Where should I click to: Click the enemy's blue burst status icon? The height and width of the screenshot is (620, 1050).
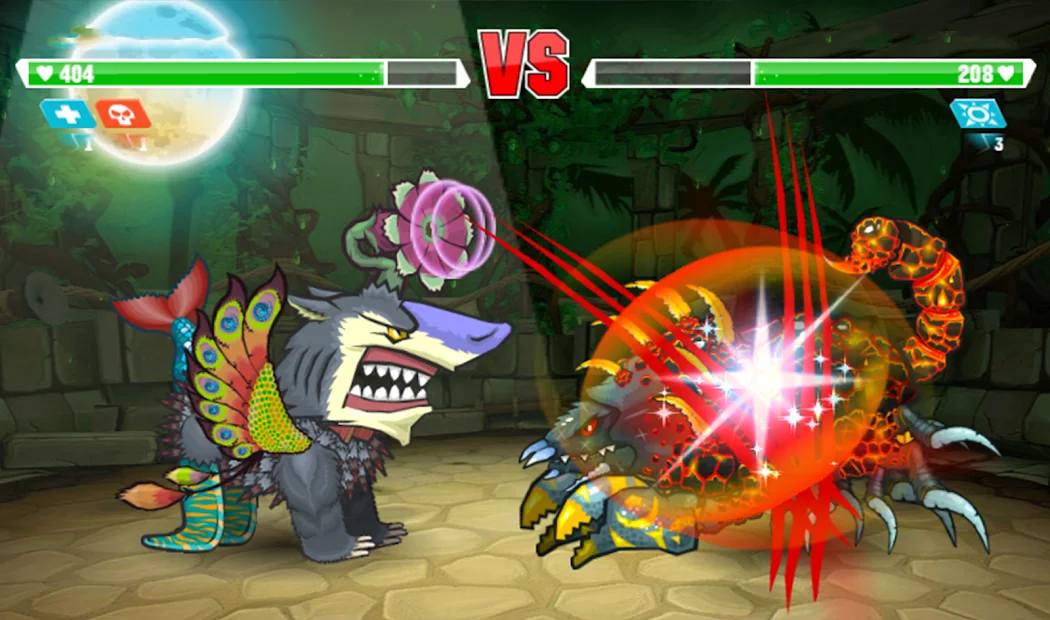pyautogui.click(x=977, y=114)
